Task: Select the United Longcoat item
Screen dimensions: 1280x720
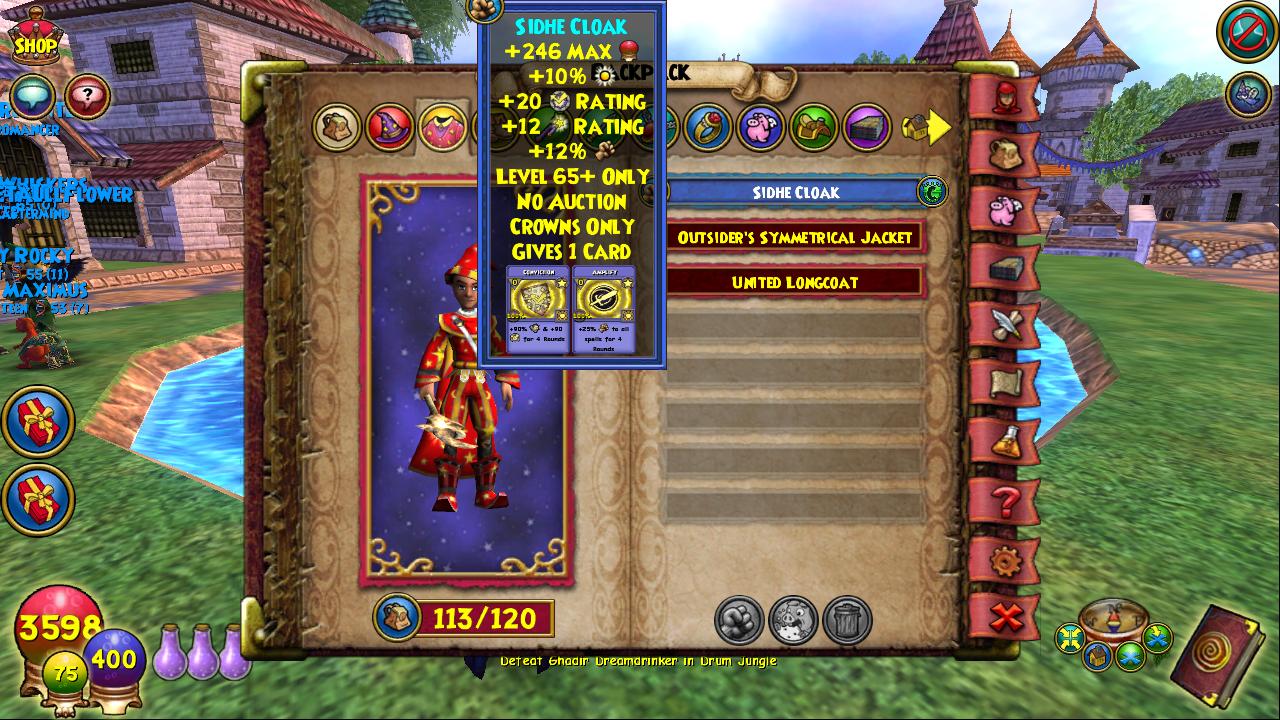Action: pyautogui.click(x=795, y=282)
